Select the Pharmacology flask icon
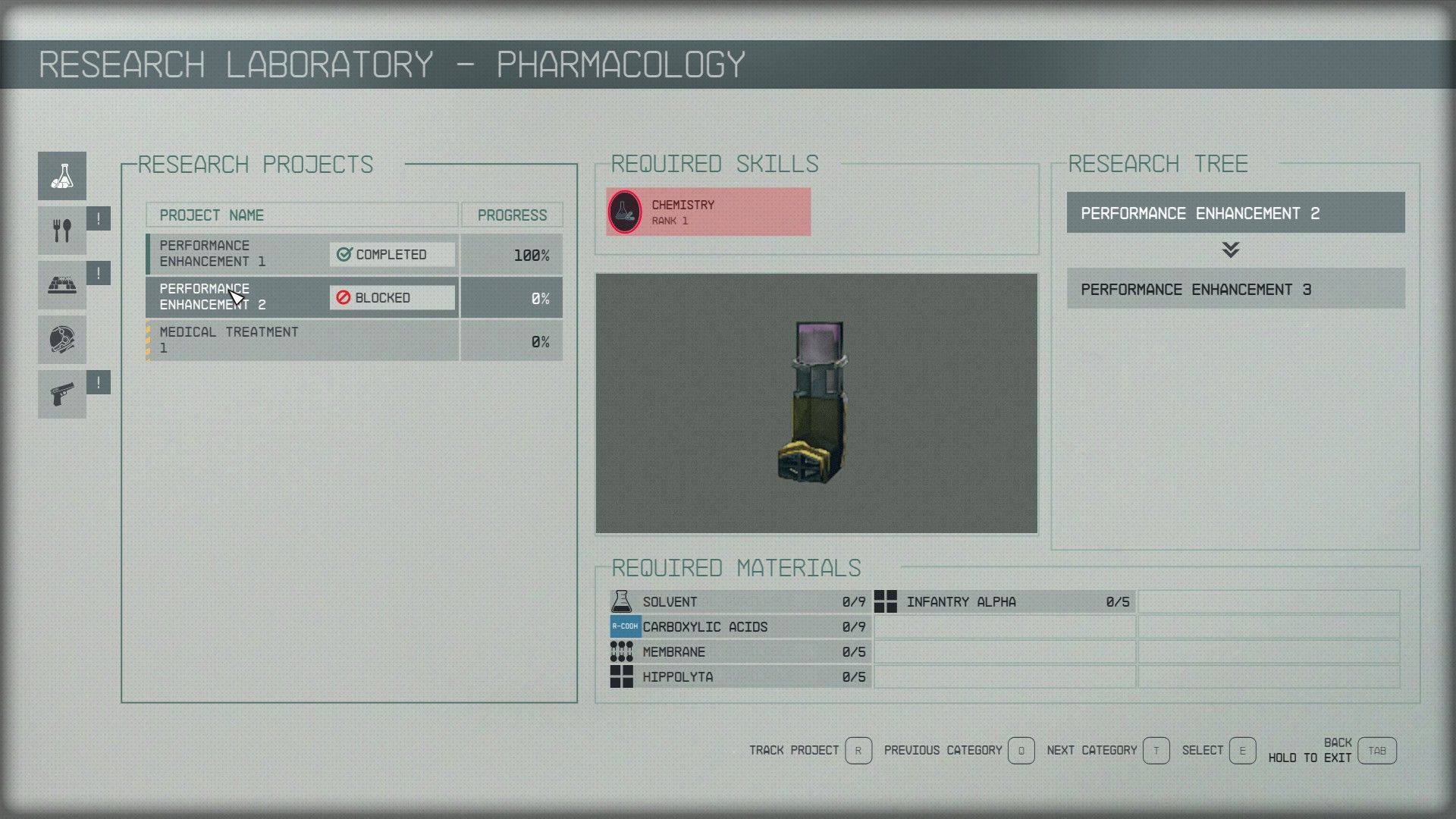 coord(61,176)
